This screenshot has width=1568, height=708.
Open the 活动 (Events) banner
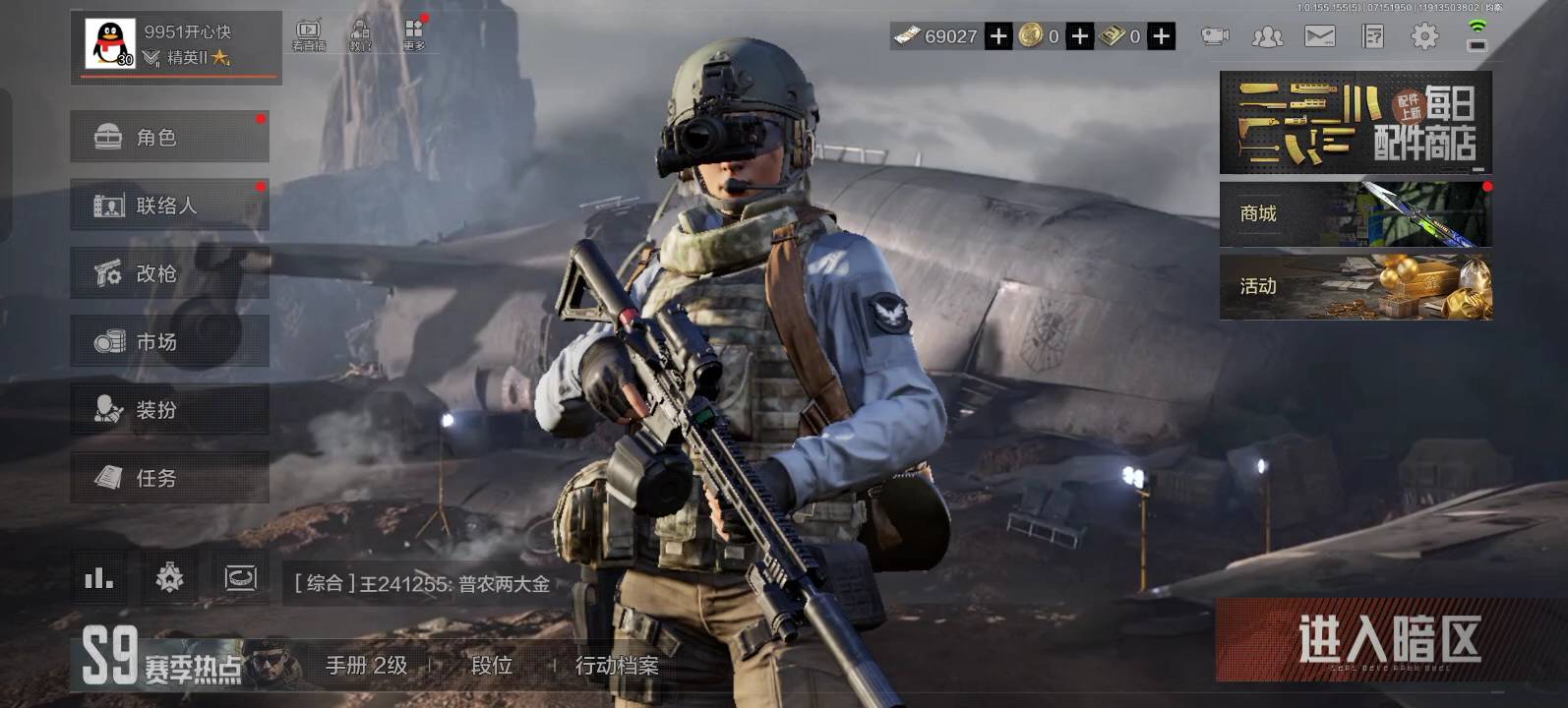(1356, 286)
